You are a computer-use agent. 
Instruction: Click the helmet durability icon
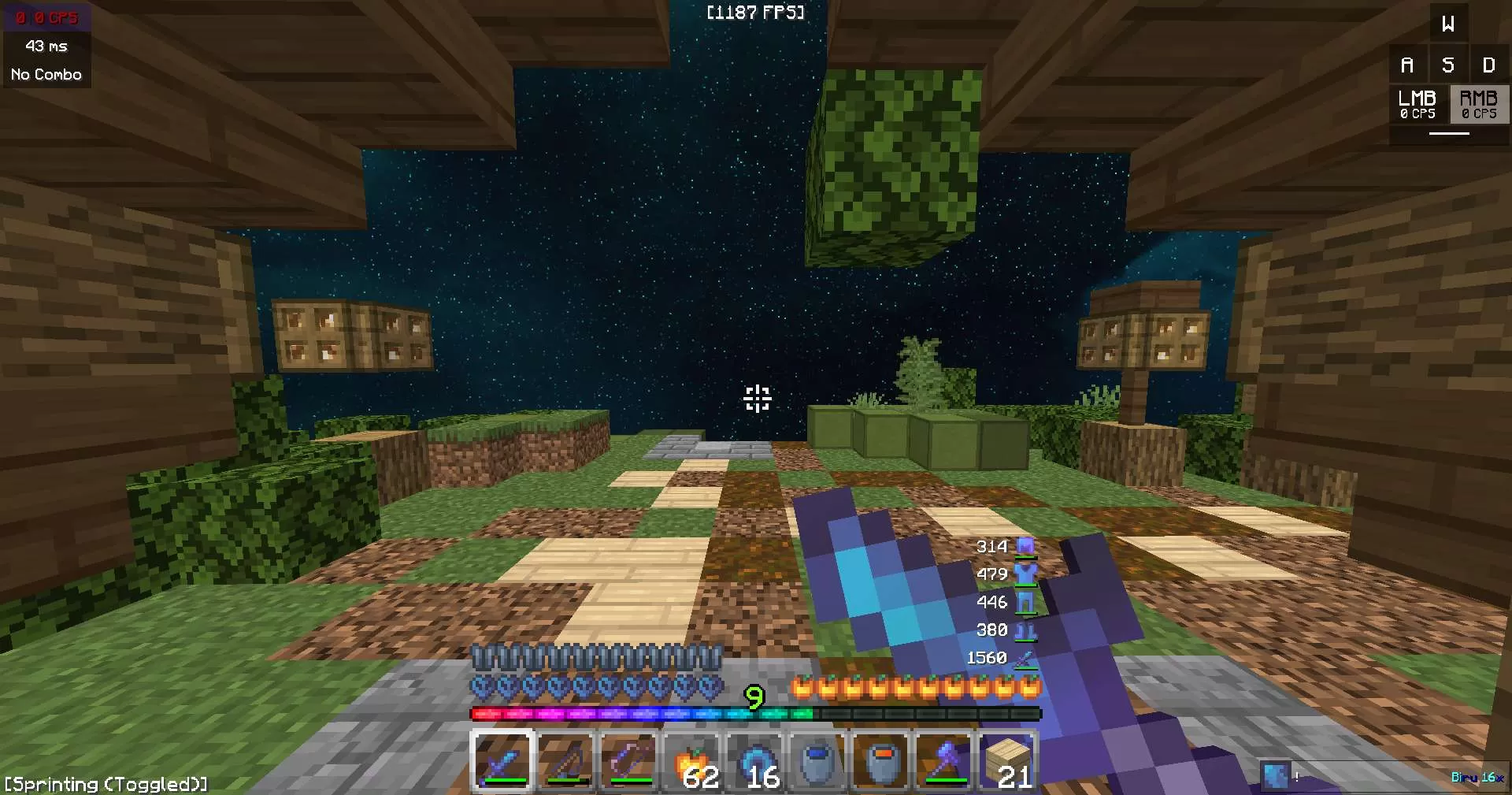coord(1025,546)
